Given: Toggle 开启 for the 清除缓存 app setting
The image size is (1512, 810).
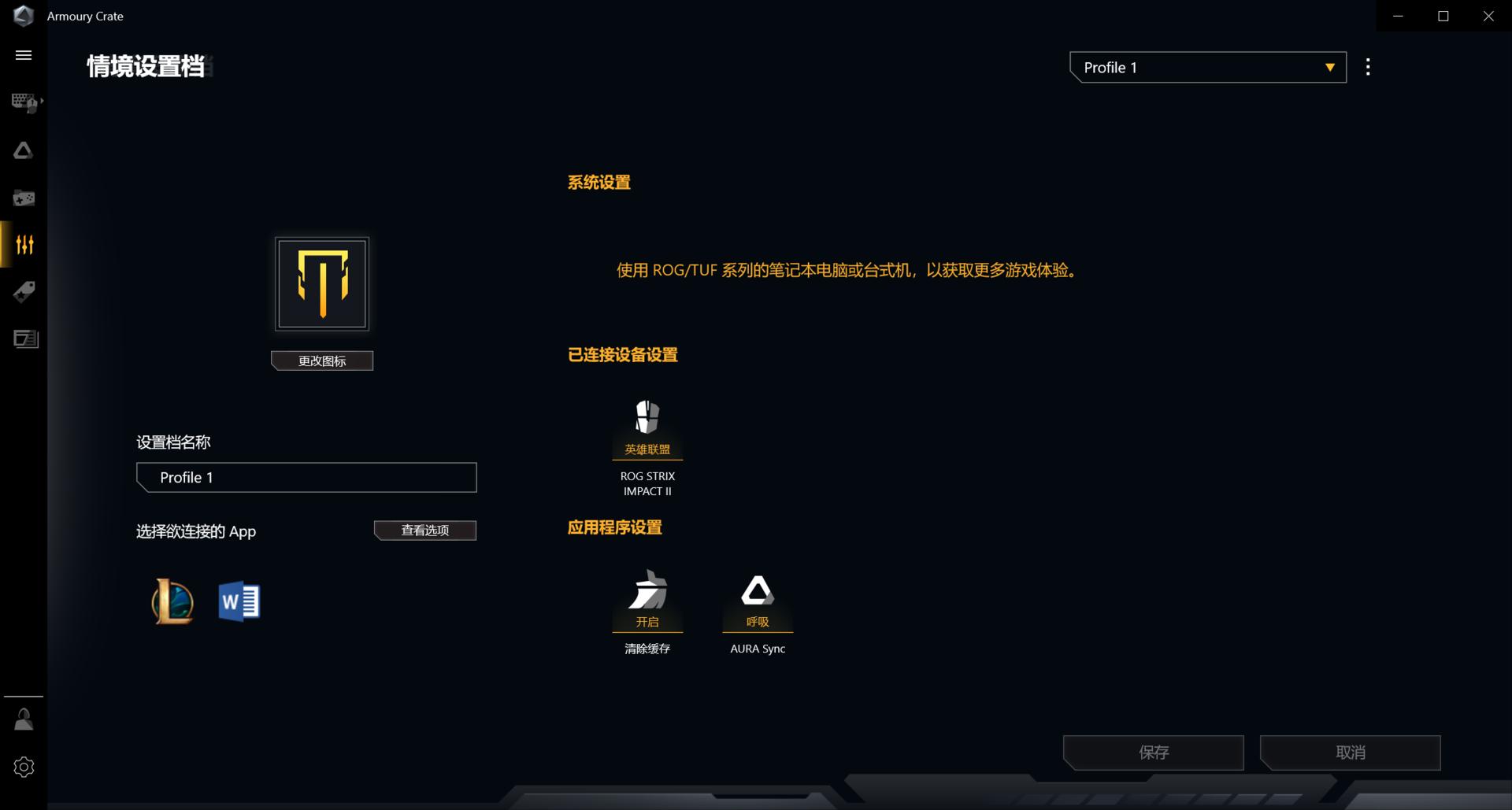Looking at the screenshot, I should (647, 622).
